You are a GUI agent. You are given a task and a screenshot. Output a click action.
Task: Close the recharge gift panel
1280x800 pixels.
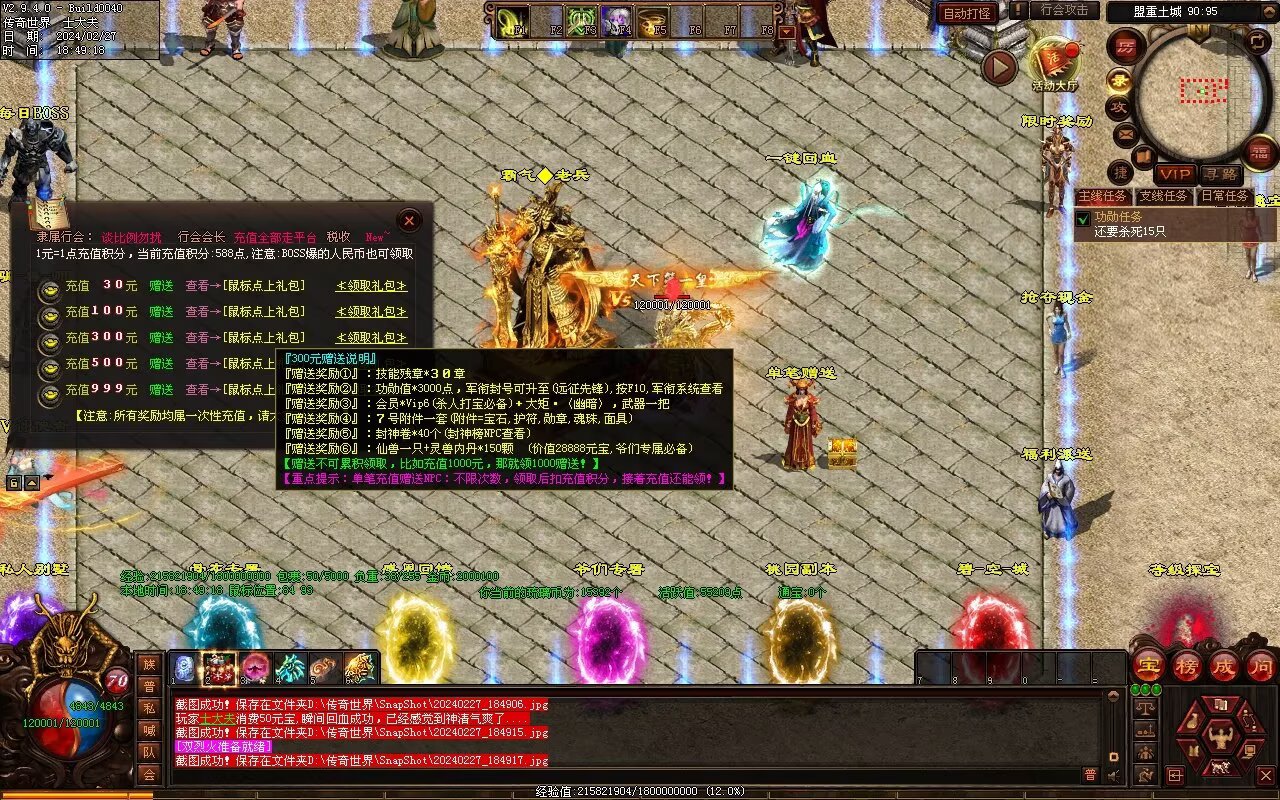pyautogui.click(x=409, y=221)
